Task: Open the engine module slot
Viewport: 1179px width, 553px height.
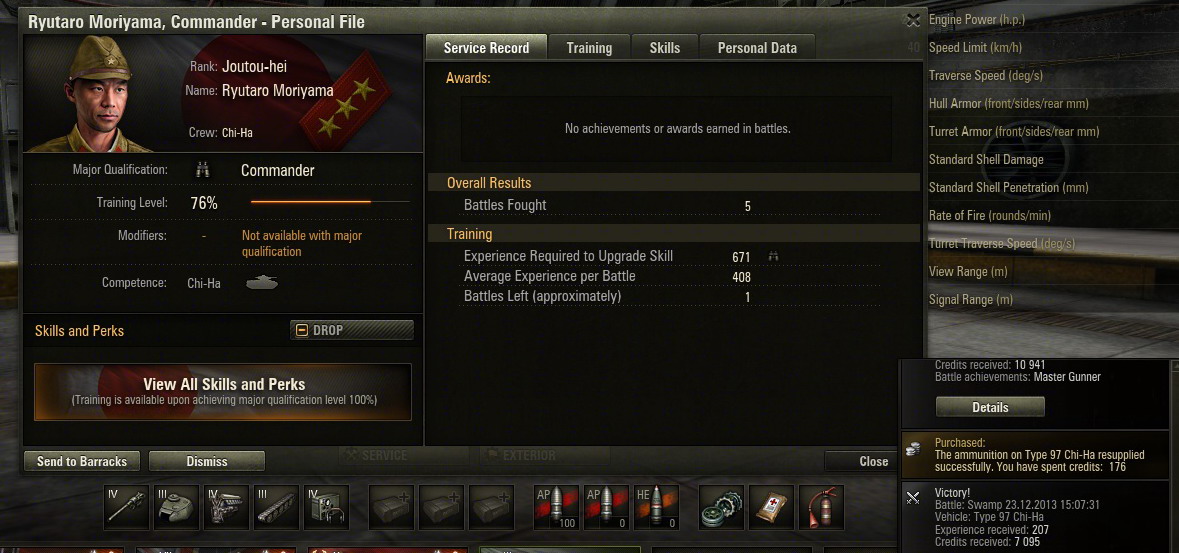Action: [x=226, y=507]
